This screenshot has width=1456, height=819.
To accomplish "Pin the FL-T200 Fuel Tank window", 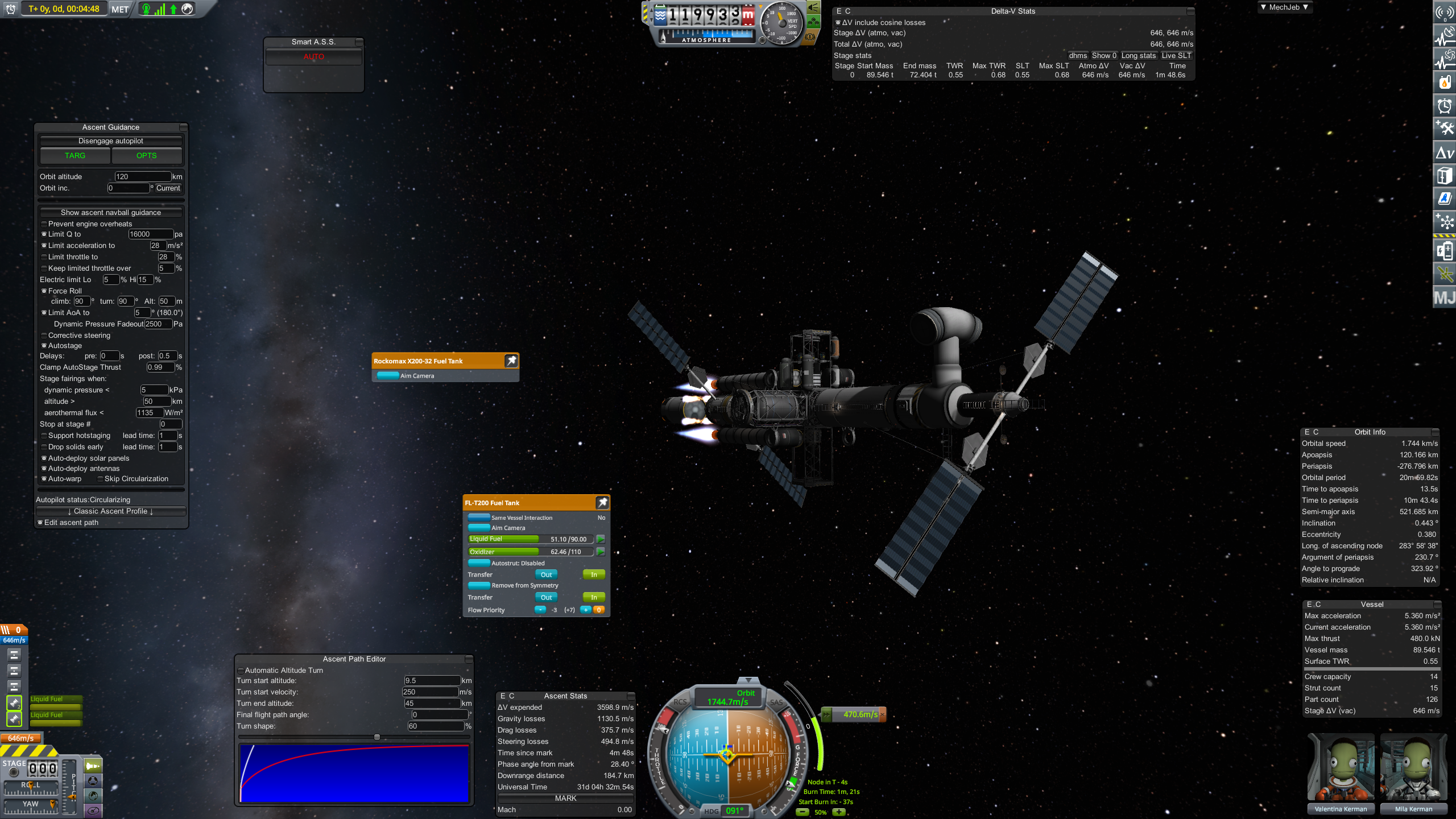I will point(602,503).
